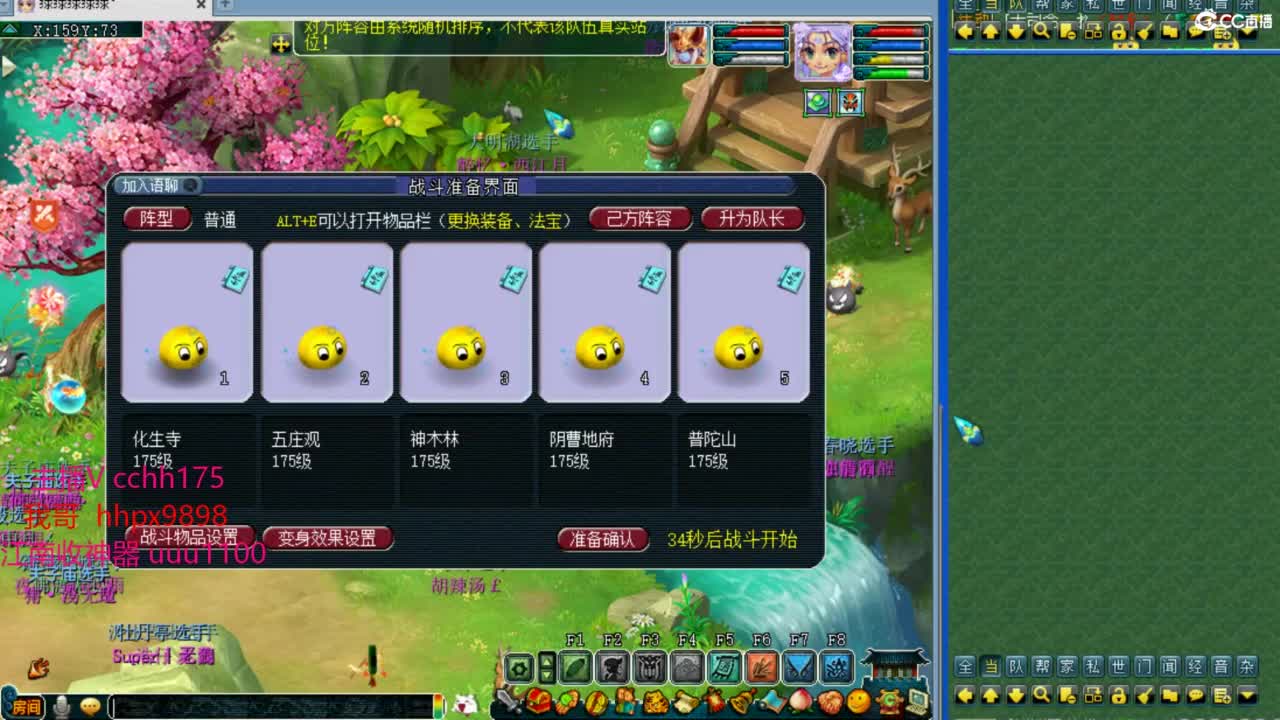Open the treasure chest item icon

pos(538,703)
